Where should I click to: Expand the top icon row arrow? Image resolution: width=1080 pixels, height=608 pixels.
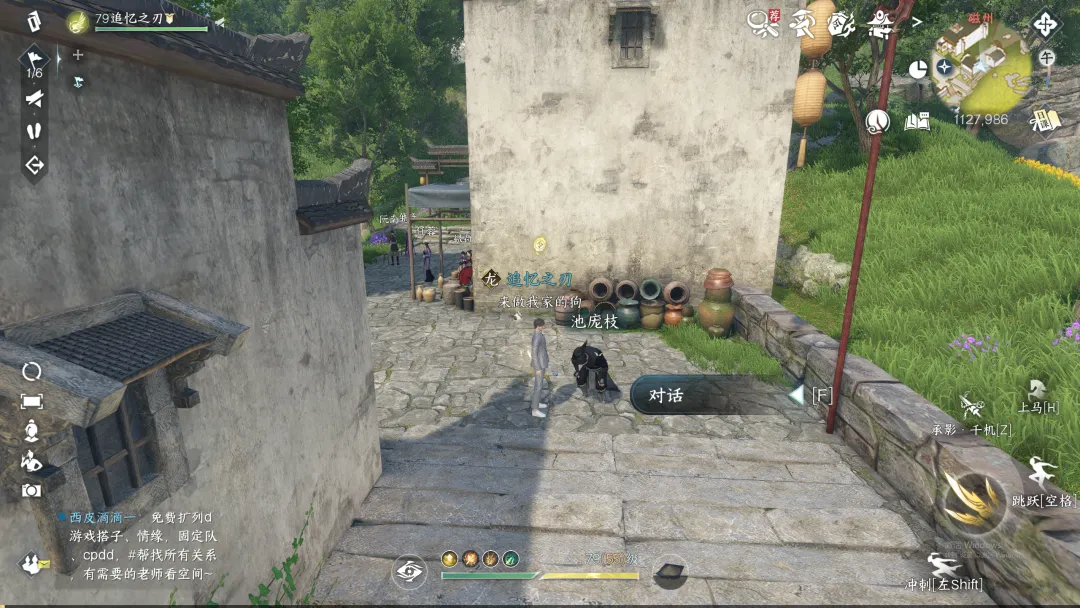point(917,21)
